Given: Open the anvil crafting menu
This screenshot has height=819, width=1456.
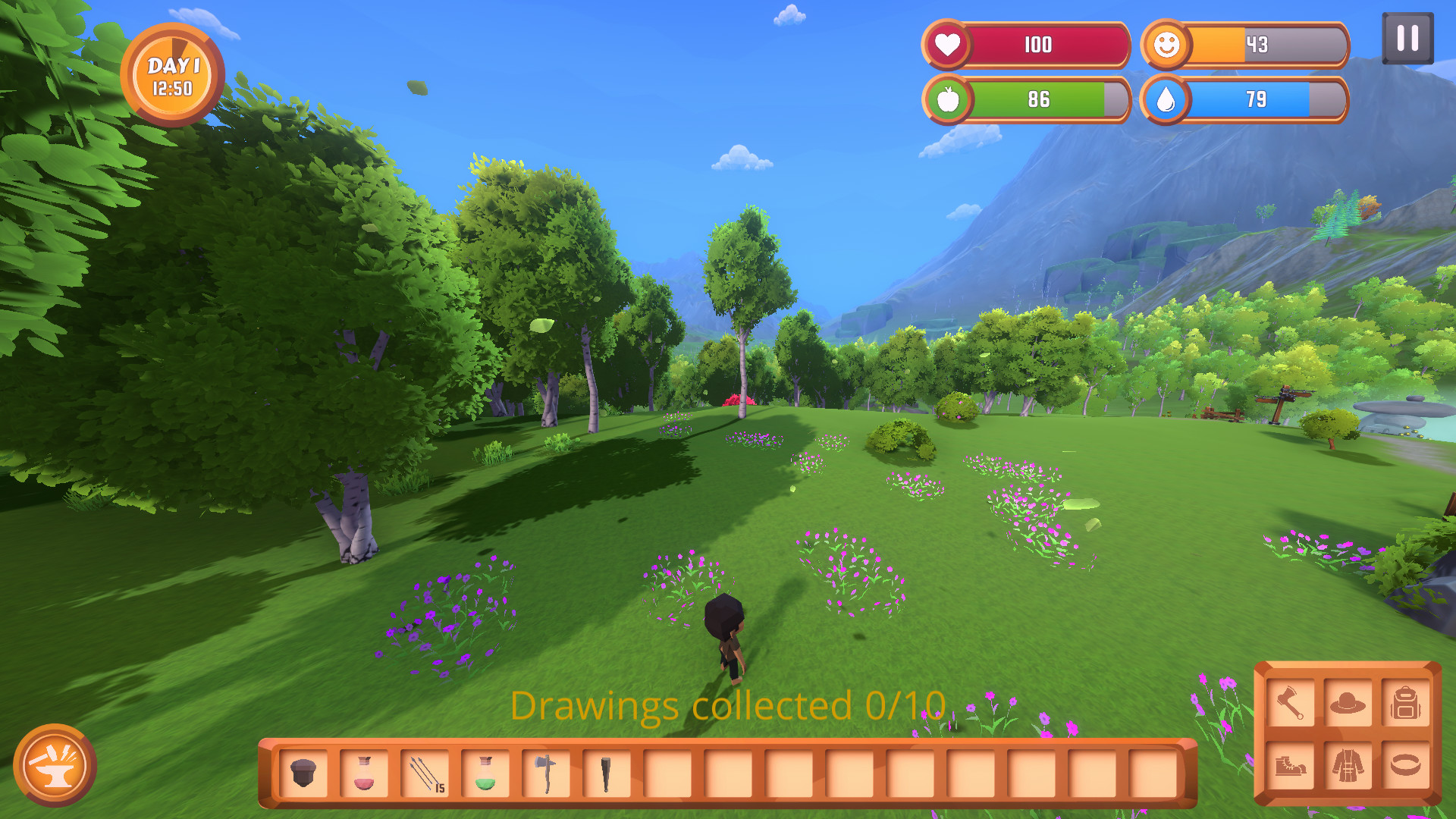Looking at the screenshot, I should [55, 766].
